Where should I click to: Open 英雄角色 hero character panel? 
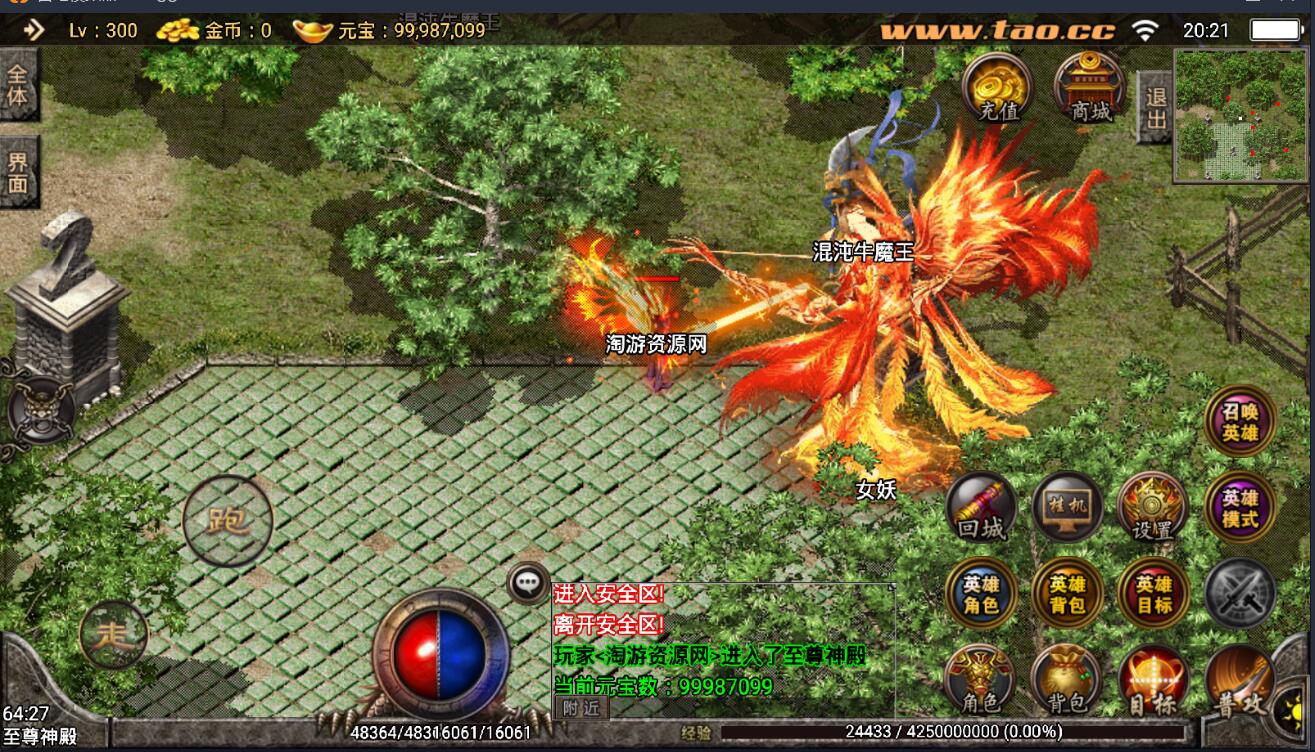point(981,594)
